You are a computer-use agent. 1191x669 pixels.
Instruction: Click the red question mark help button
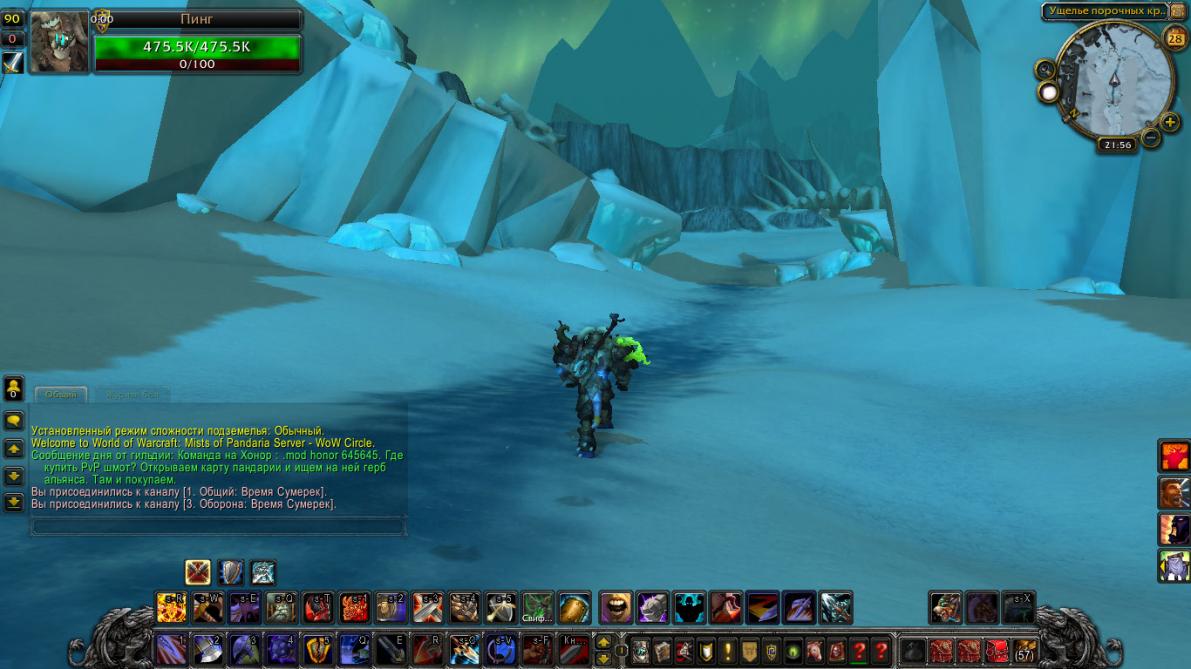pos(881,650)
